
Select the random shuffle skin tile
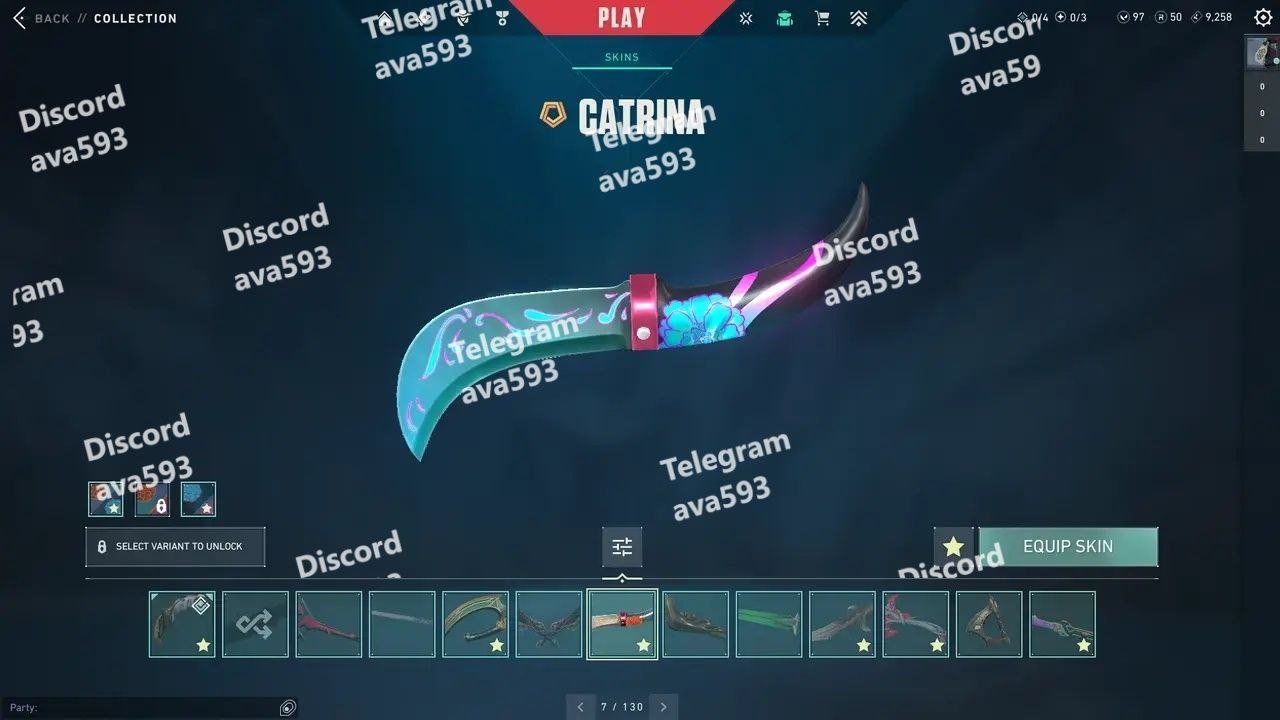(255, 624)
